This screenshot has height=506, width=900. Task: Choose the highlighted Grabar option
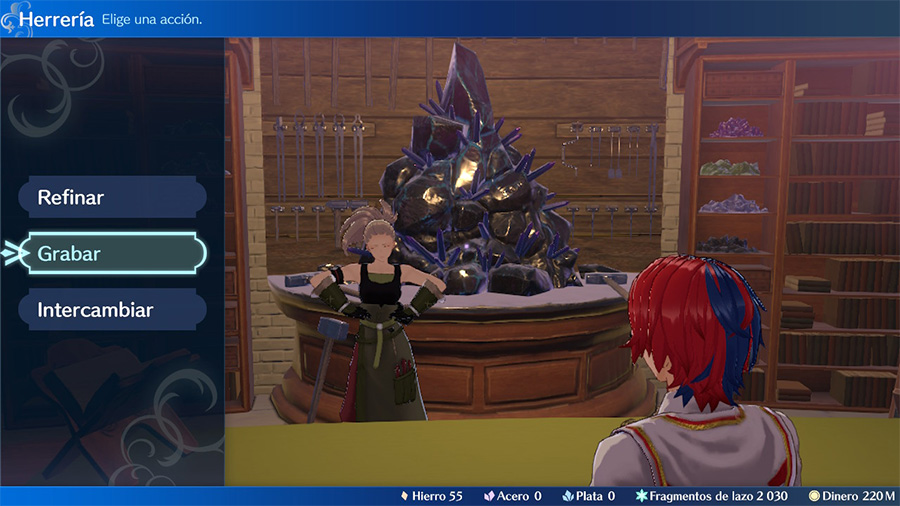(111, 254)
